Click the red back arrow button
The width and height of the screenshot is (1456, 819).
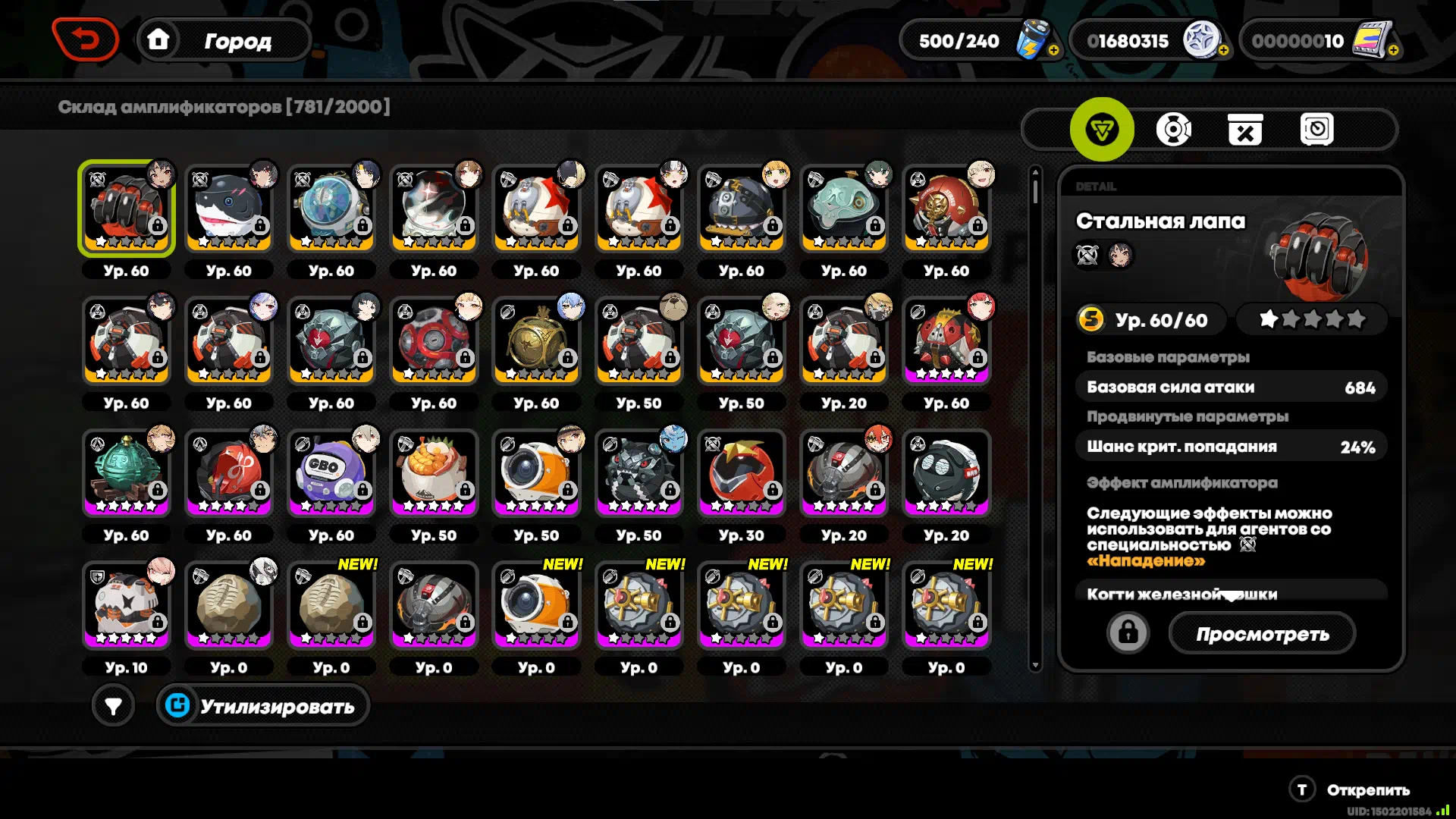[85, 39]
